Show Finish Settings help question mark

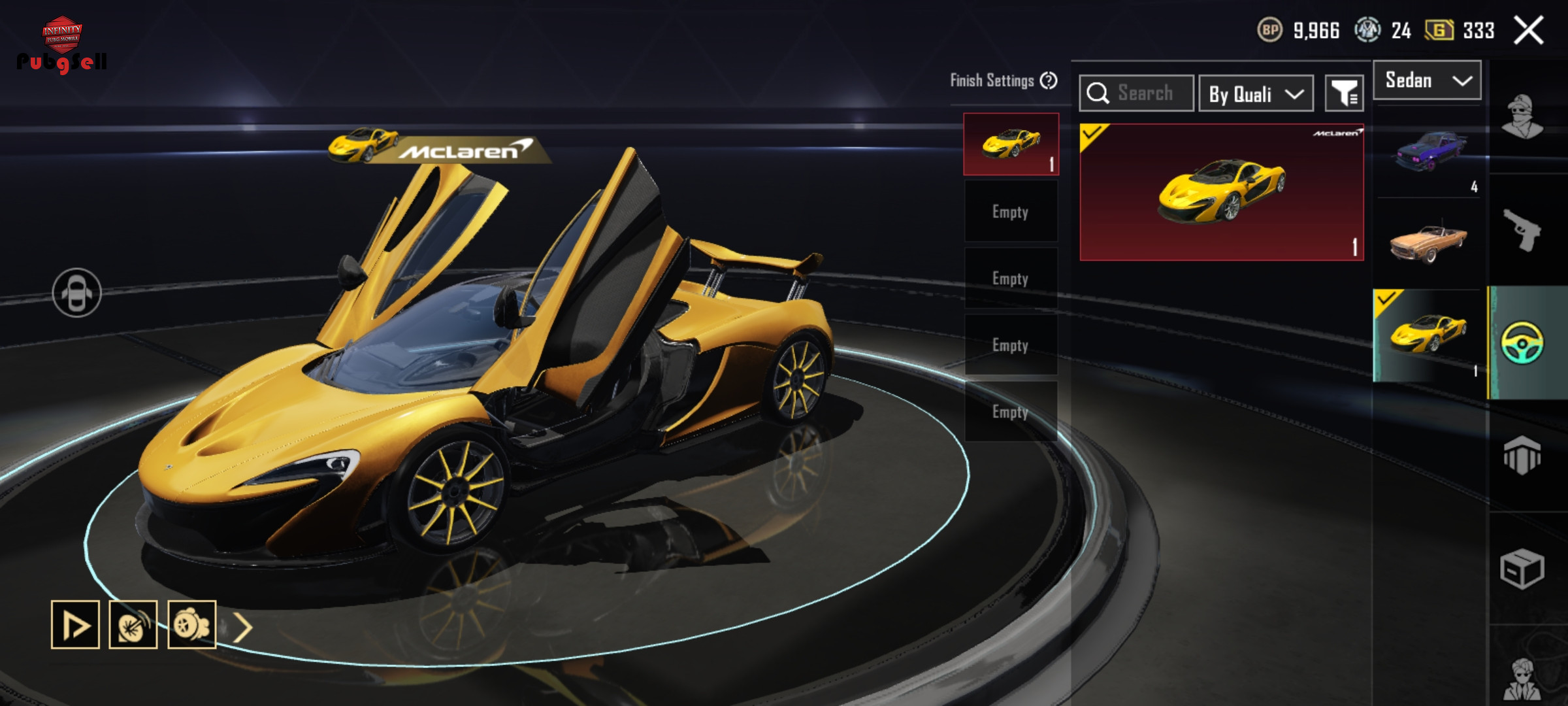click(1049, 80)
